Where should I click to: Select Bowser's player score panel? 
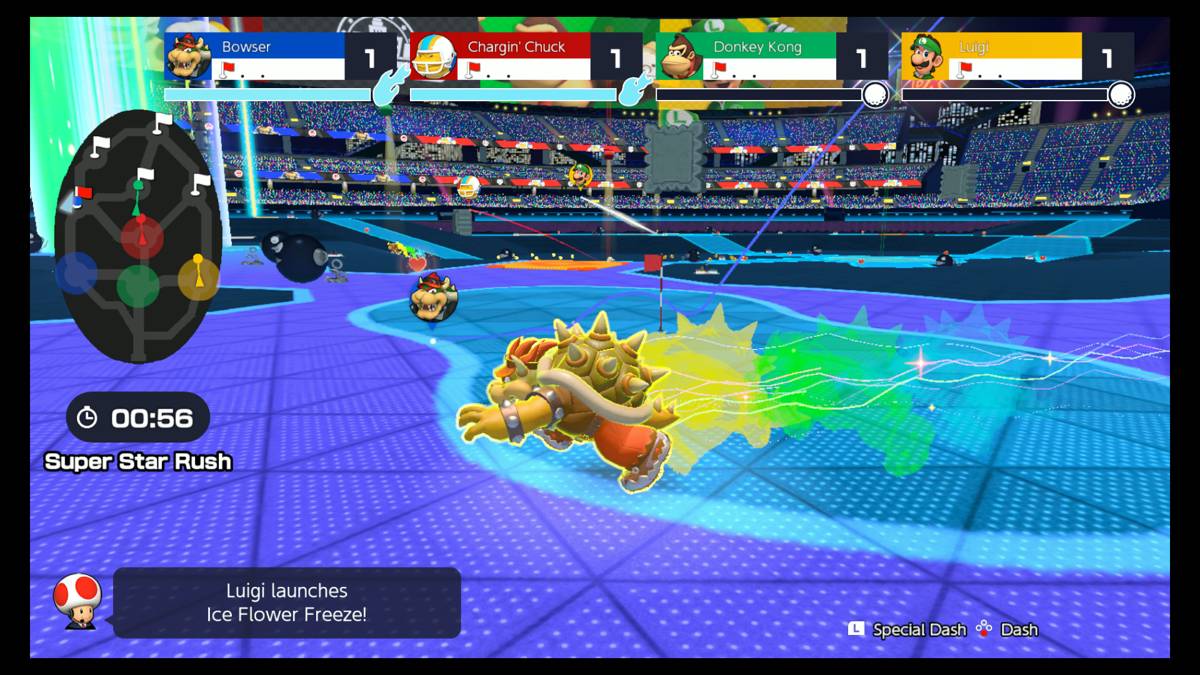[278, 56]
